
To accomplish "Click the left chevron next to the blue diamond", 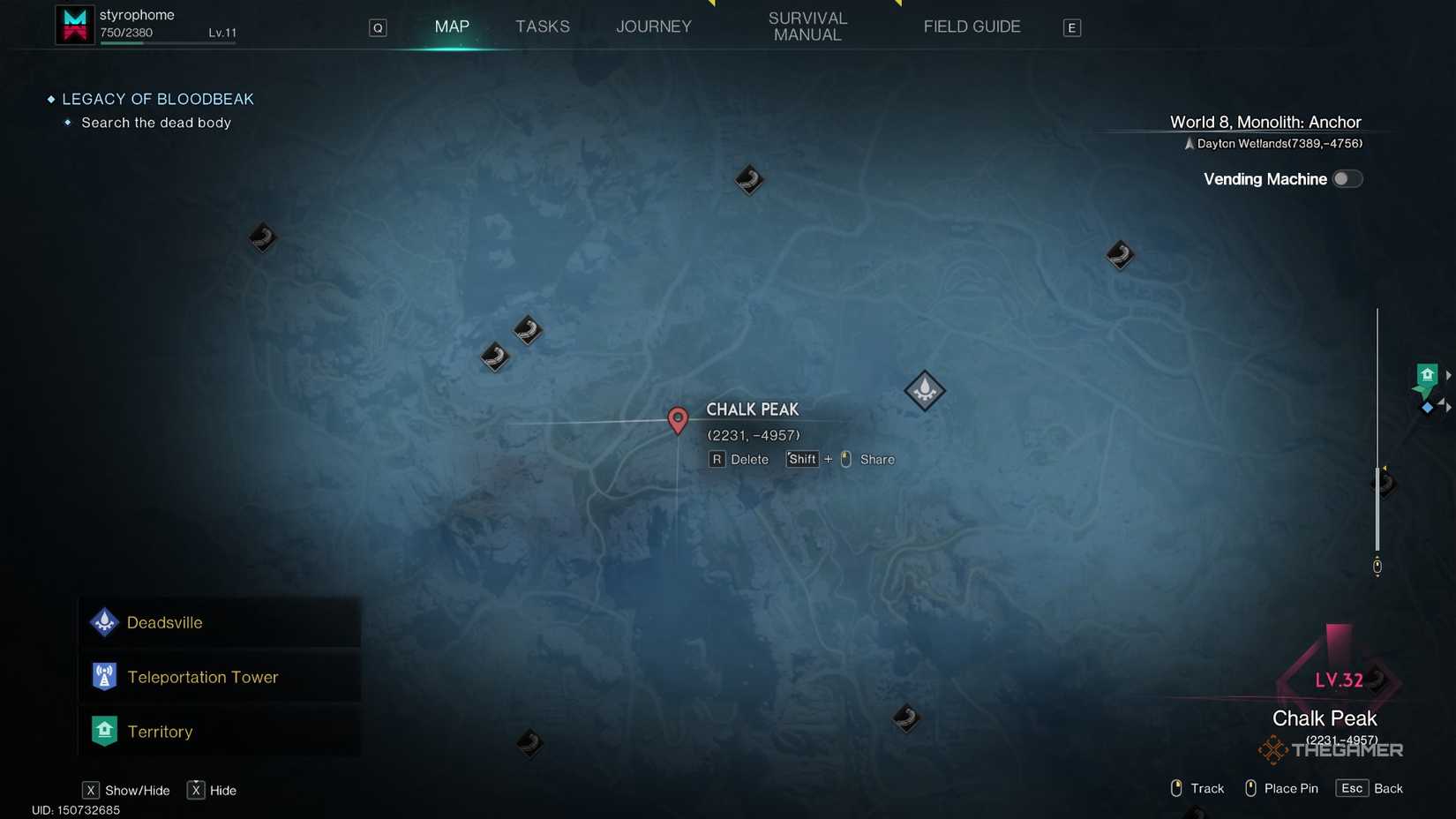I will tap(1442, 403).
